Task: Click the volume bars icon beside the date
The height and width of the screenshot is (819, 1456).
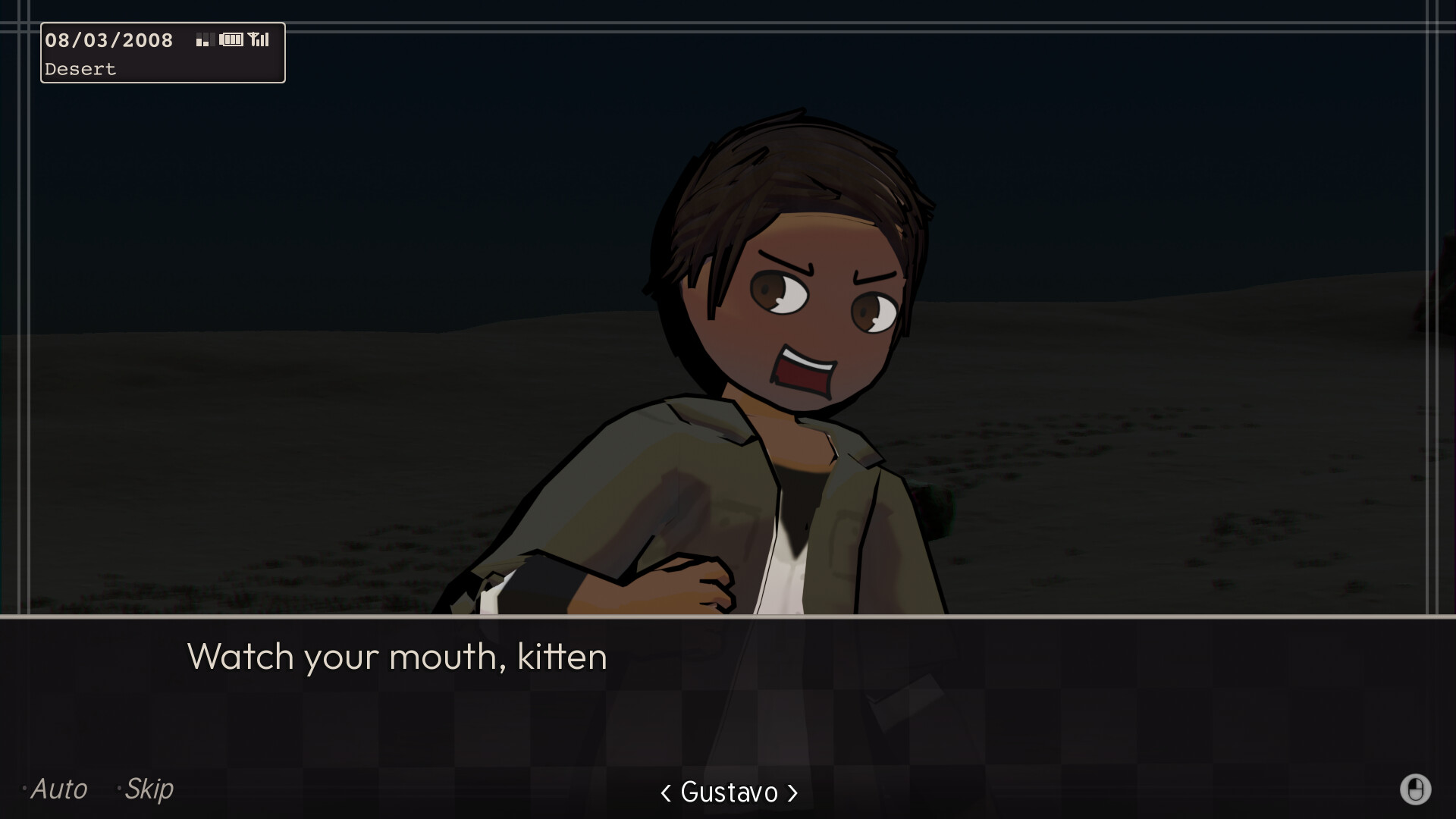Action: [202, 40]
